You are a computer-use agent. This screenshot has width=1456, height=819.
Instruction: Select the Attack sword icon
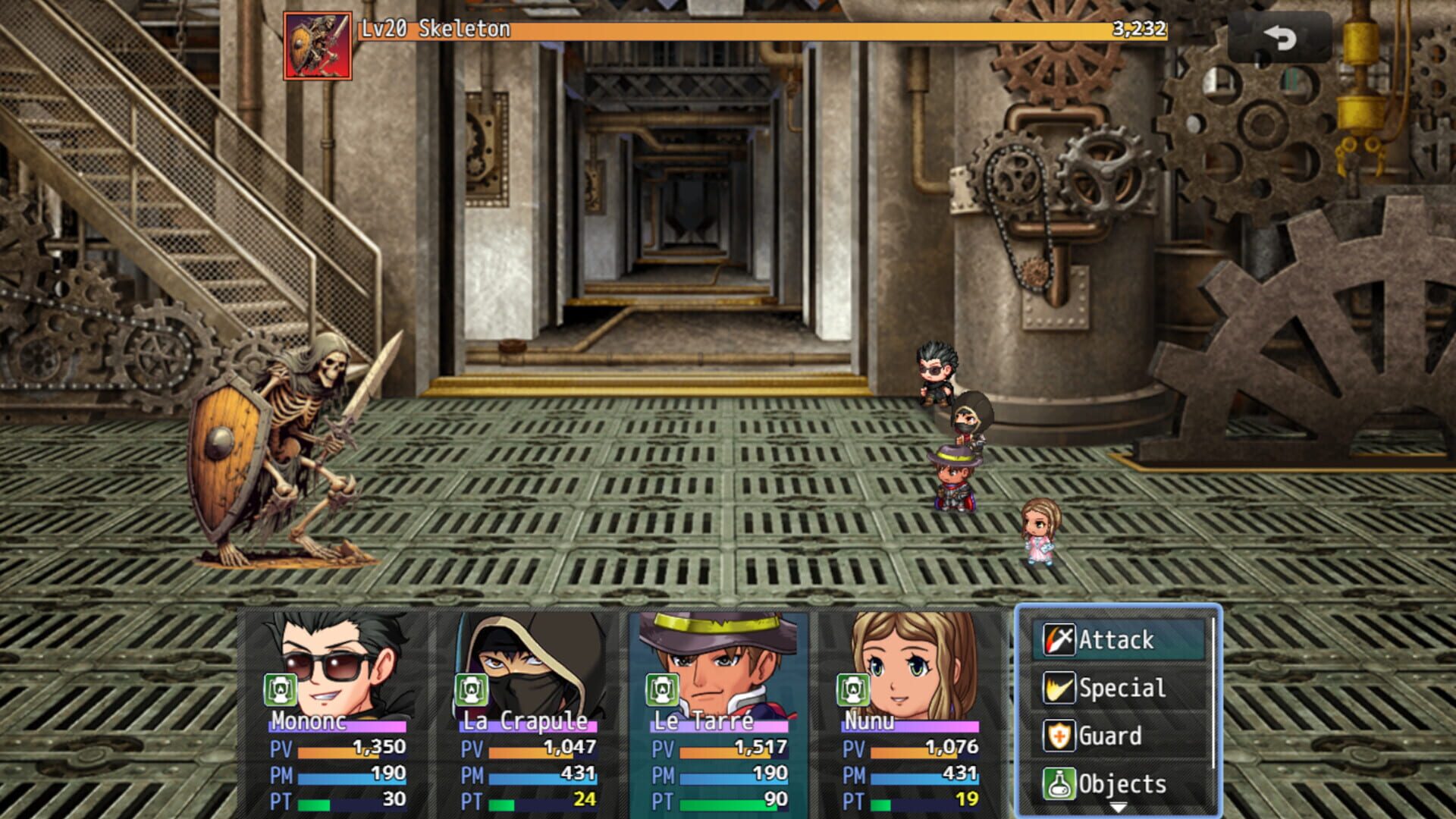coord(1059,639)
